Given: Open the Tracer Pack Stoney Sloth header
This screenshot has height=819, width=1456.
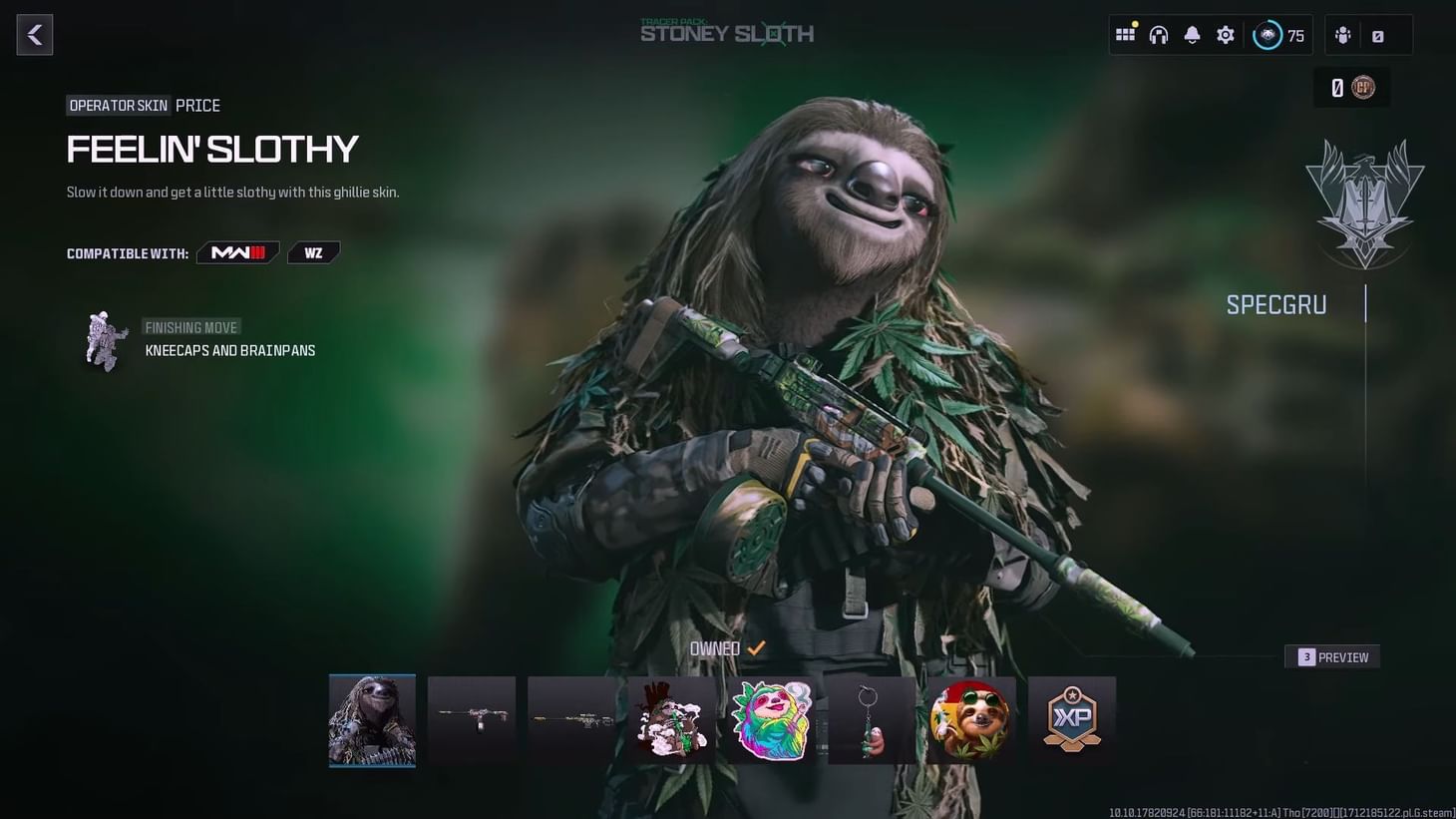Looking at the screenshot, I should [727, 33].
